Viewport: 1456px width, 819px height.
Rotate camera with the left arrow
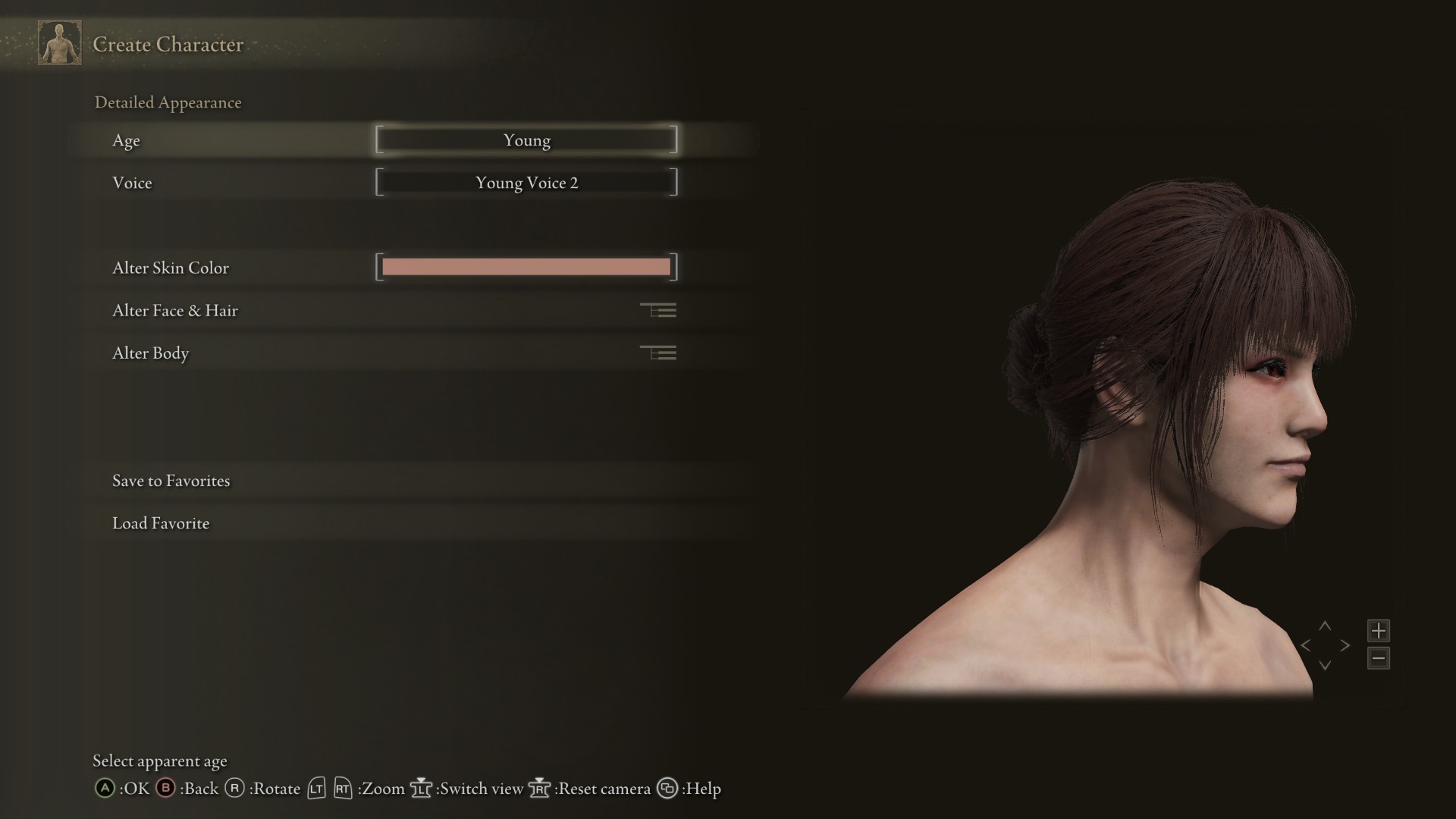[1306, 645]
